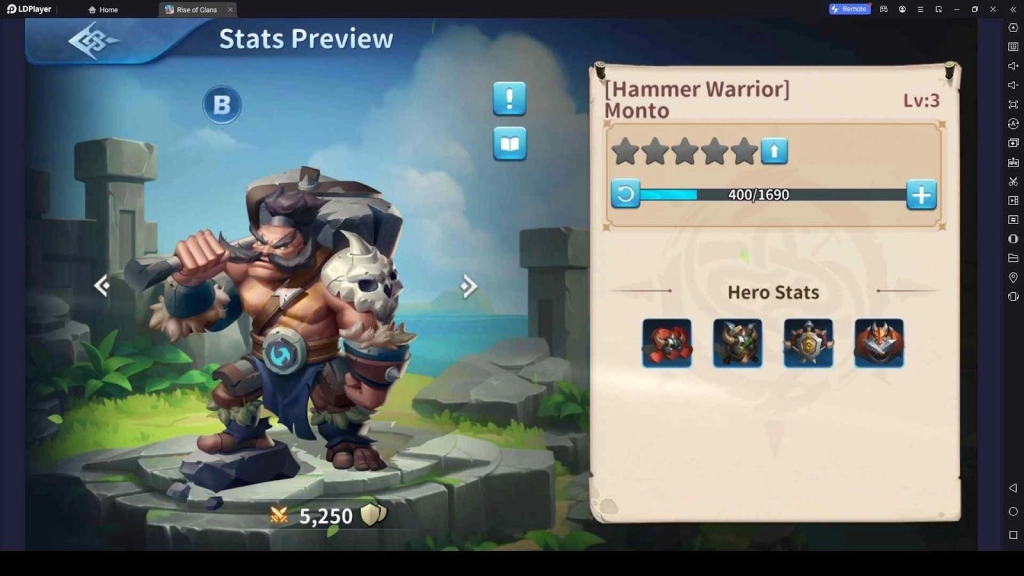
Task: Close the Rise of Clans tab
Action: pyautogui.click(x=230, y=9)
